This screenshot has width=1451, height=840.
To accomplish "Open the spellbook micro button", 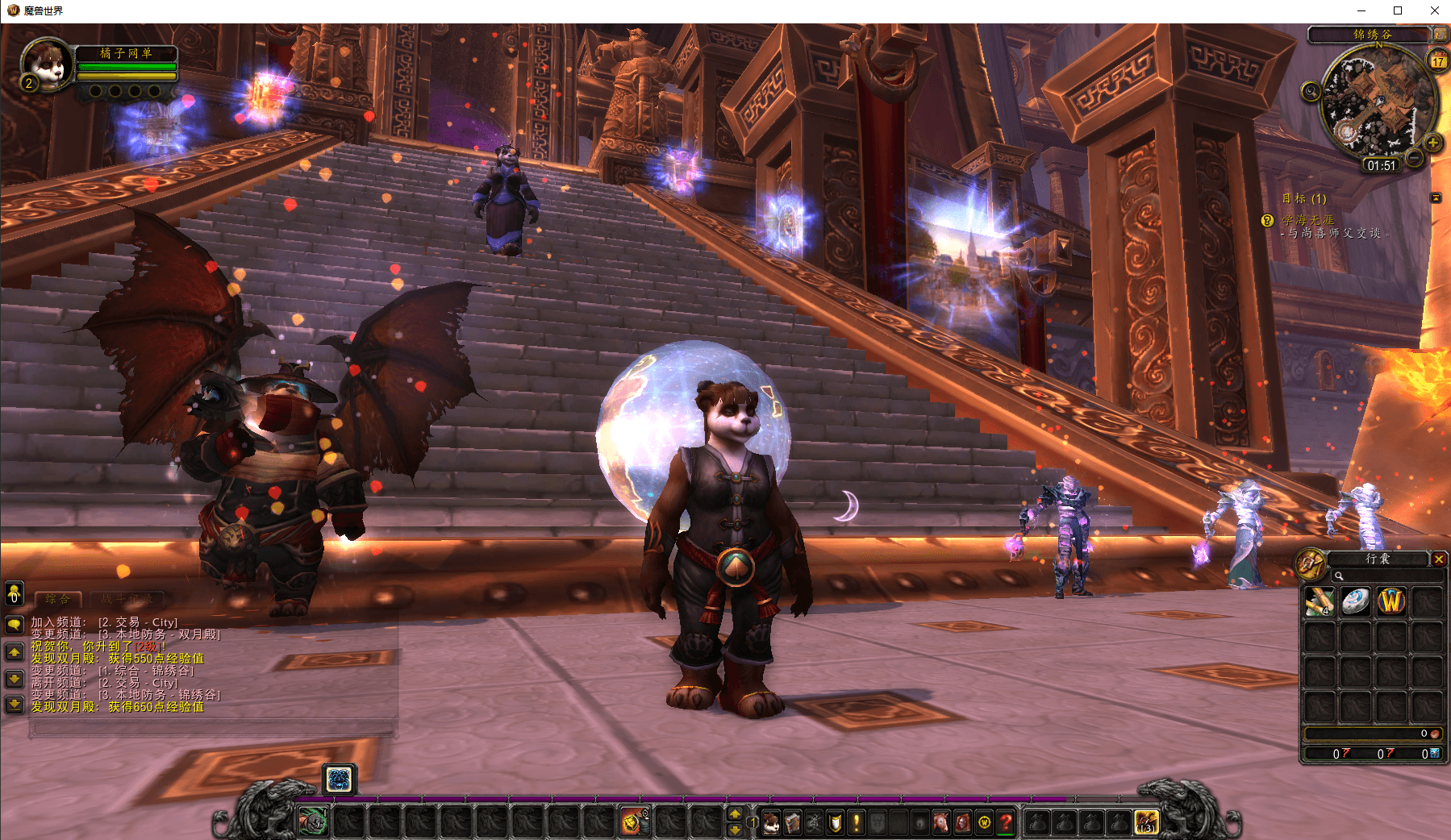I will click(793, 823).
